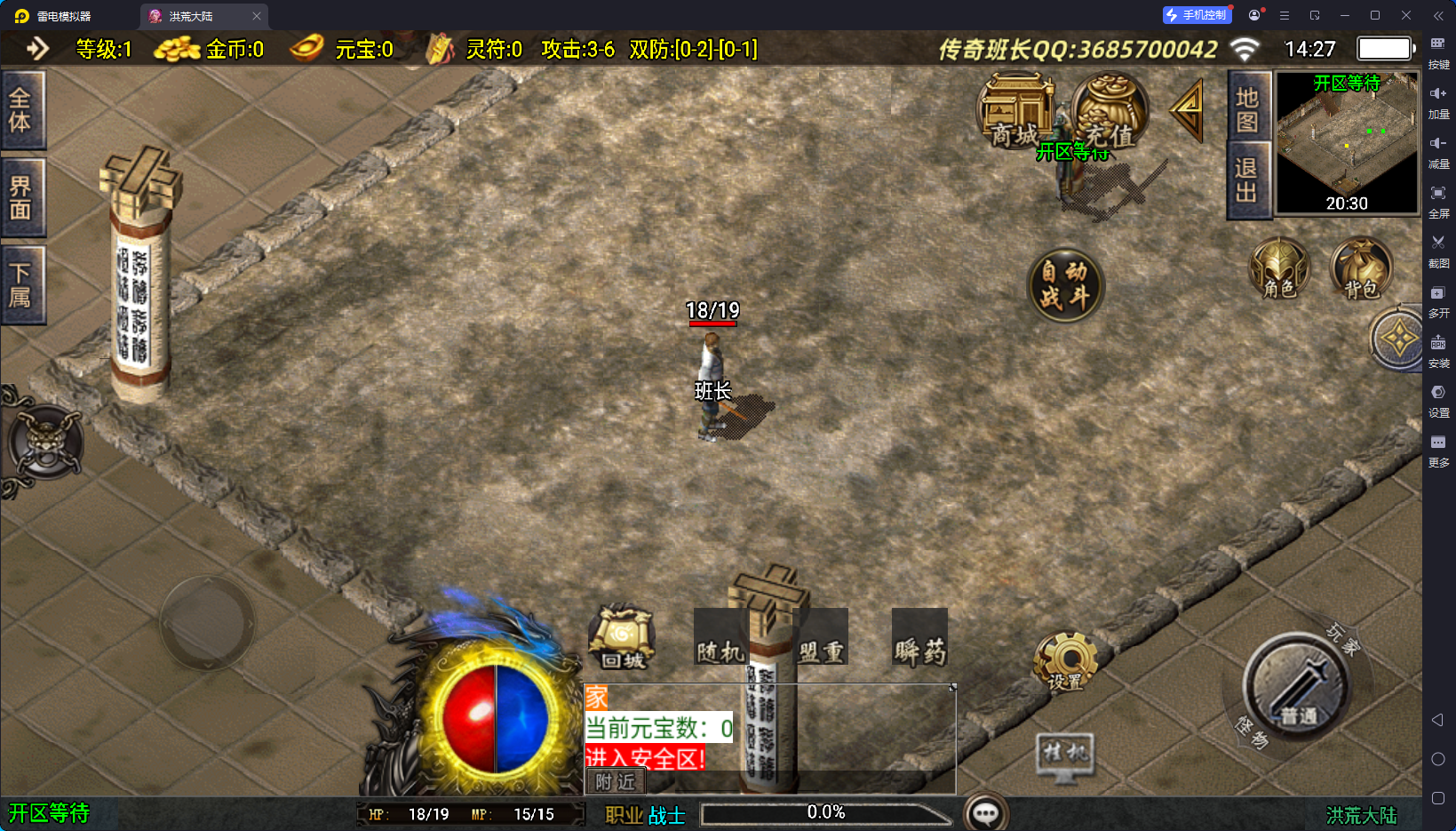Viewport: 1456px width, 831px height.
Task: Click the 退出 exit button
Action: pos(1248,180)
